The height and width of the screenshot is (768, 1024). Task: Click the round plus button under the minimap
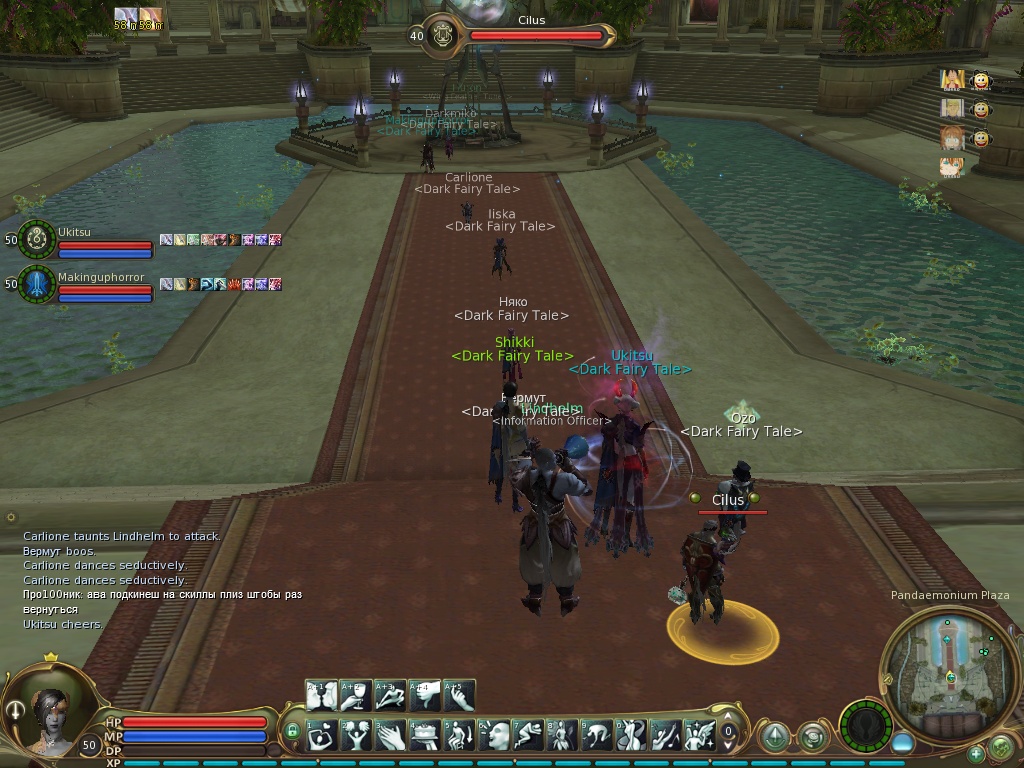976,753
